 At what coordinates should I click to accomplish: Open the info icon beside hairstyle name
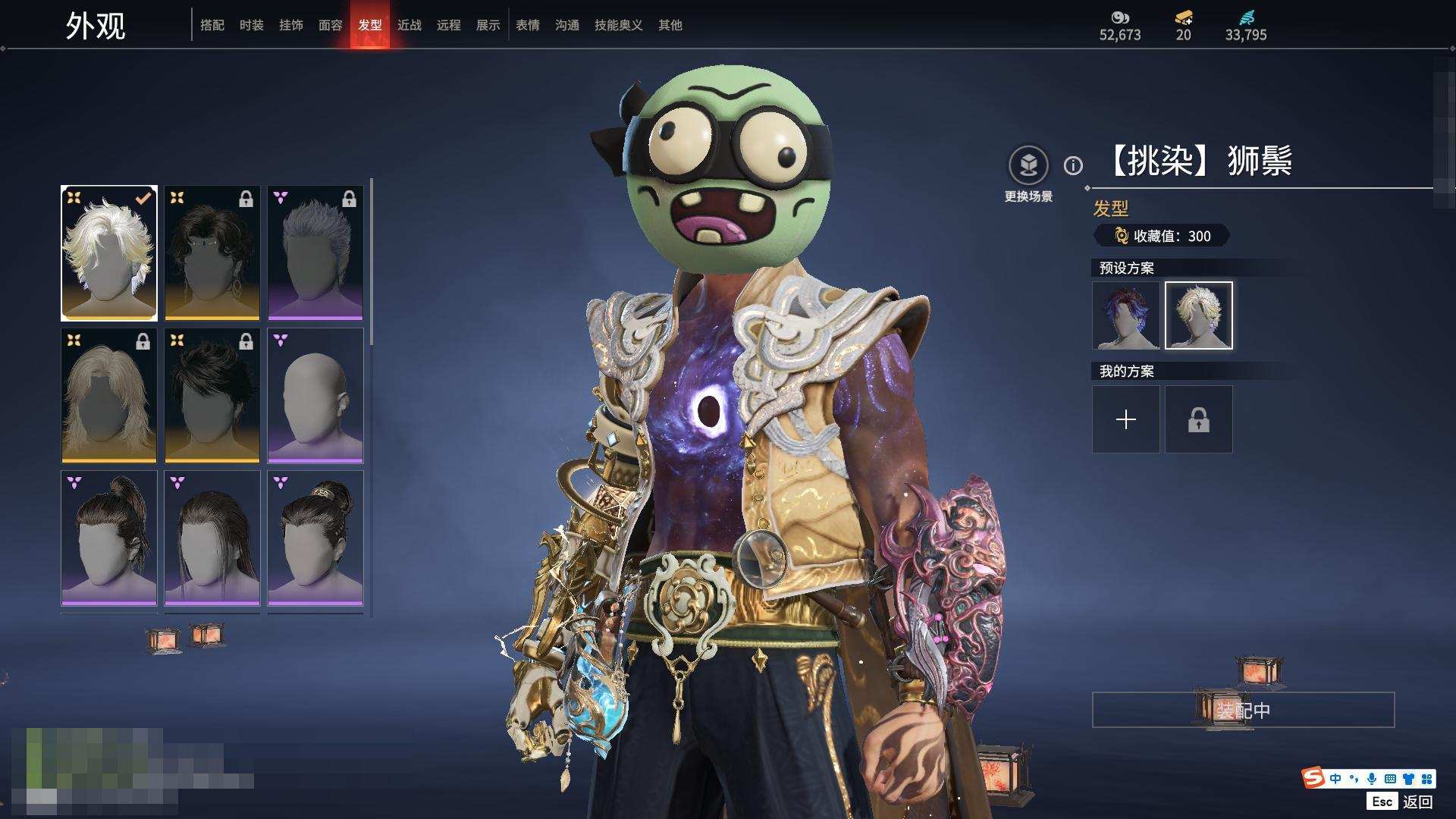coord(1073,165)
